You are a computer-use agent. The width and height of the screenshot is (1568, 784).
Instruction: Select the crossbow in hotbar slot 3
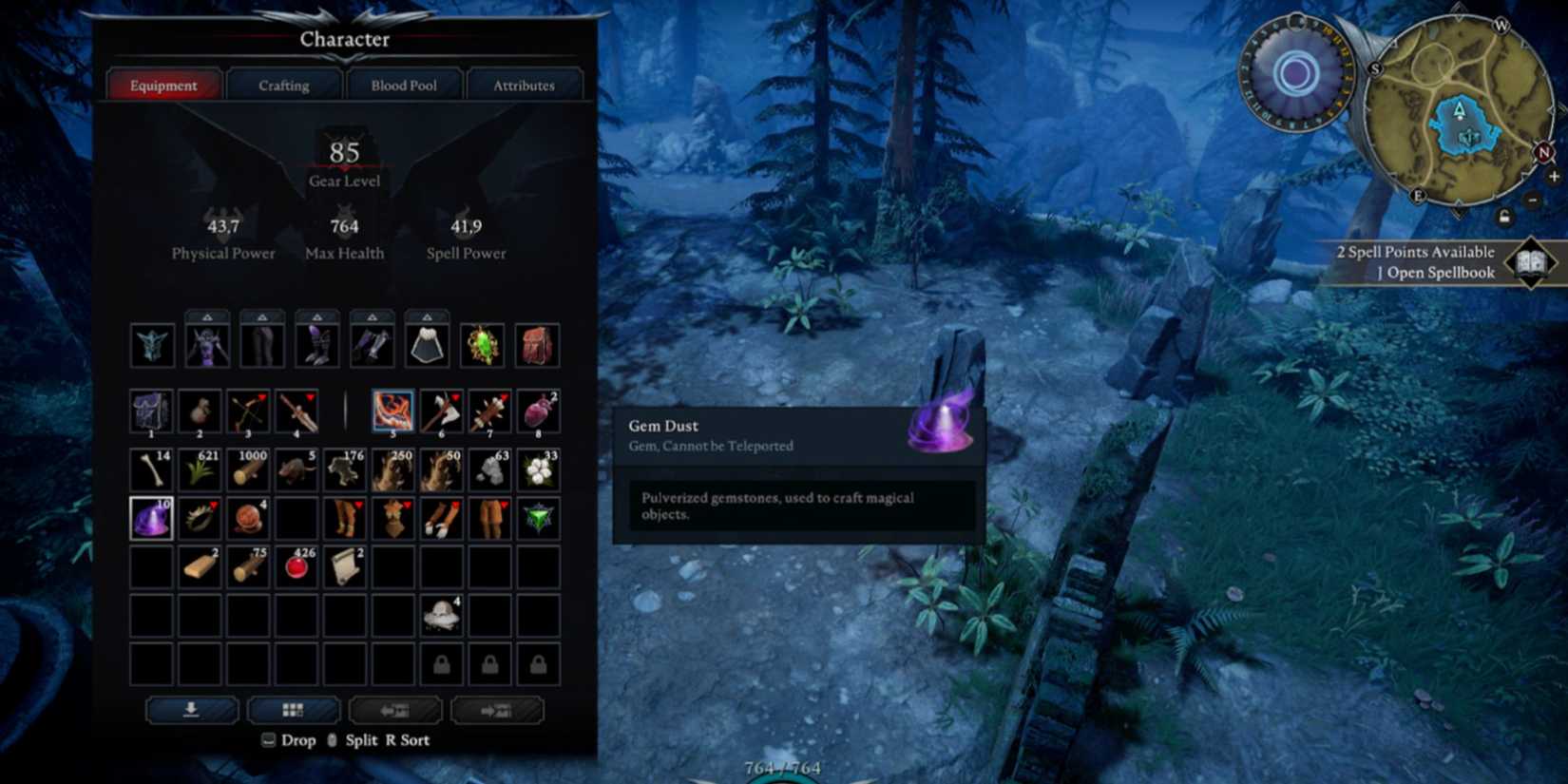(x=249, y=411)
